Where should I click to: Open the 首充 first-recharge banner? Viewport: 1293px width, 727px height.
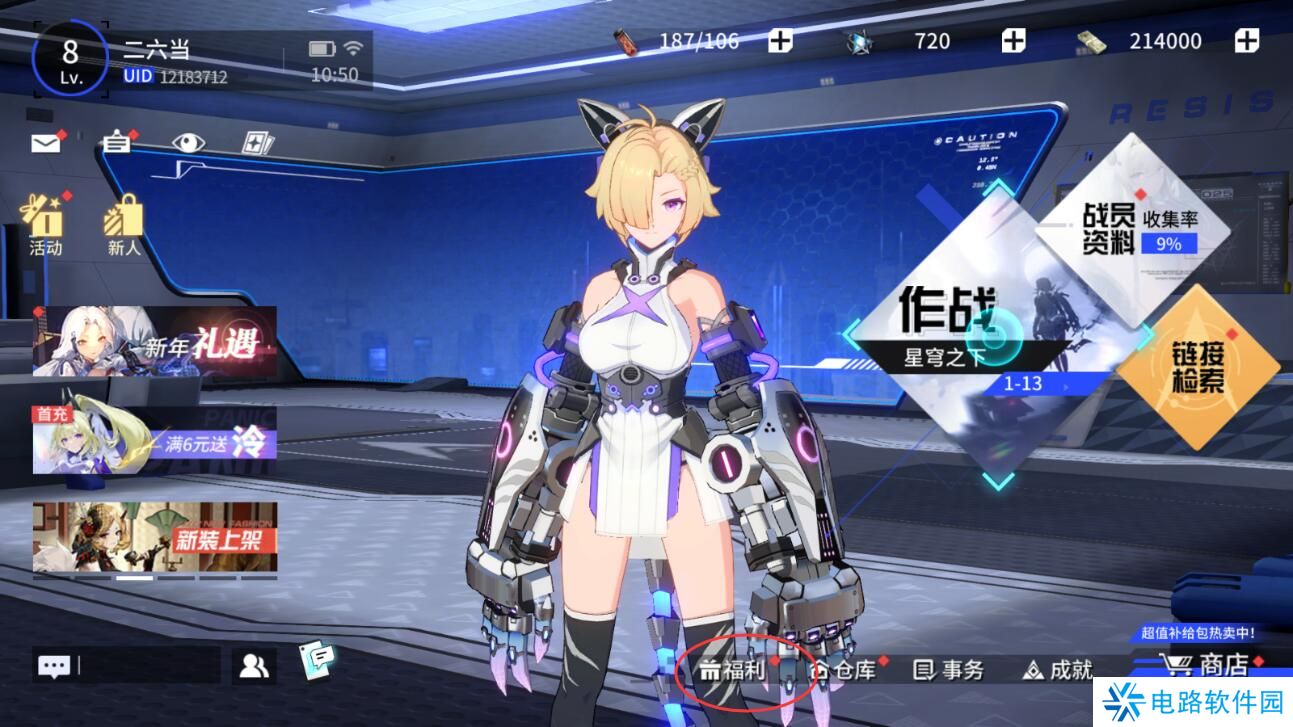(154, 440)
